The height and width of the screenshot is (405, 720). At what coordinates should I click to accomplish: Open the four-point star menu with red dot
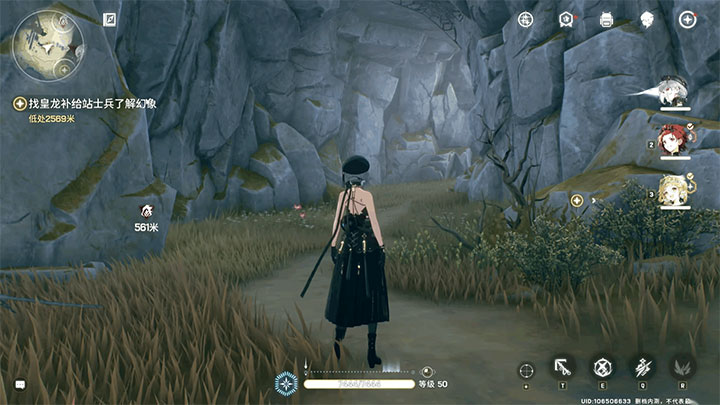coord(687,19)
